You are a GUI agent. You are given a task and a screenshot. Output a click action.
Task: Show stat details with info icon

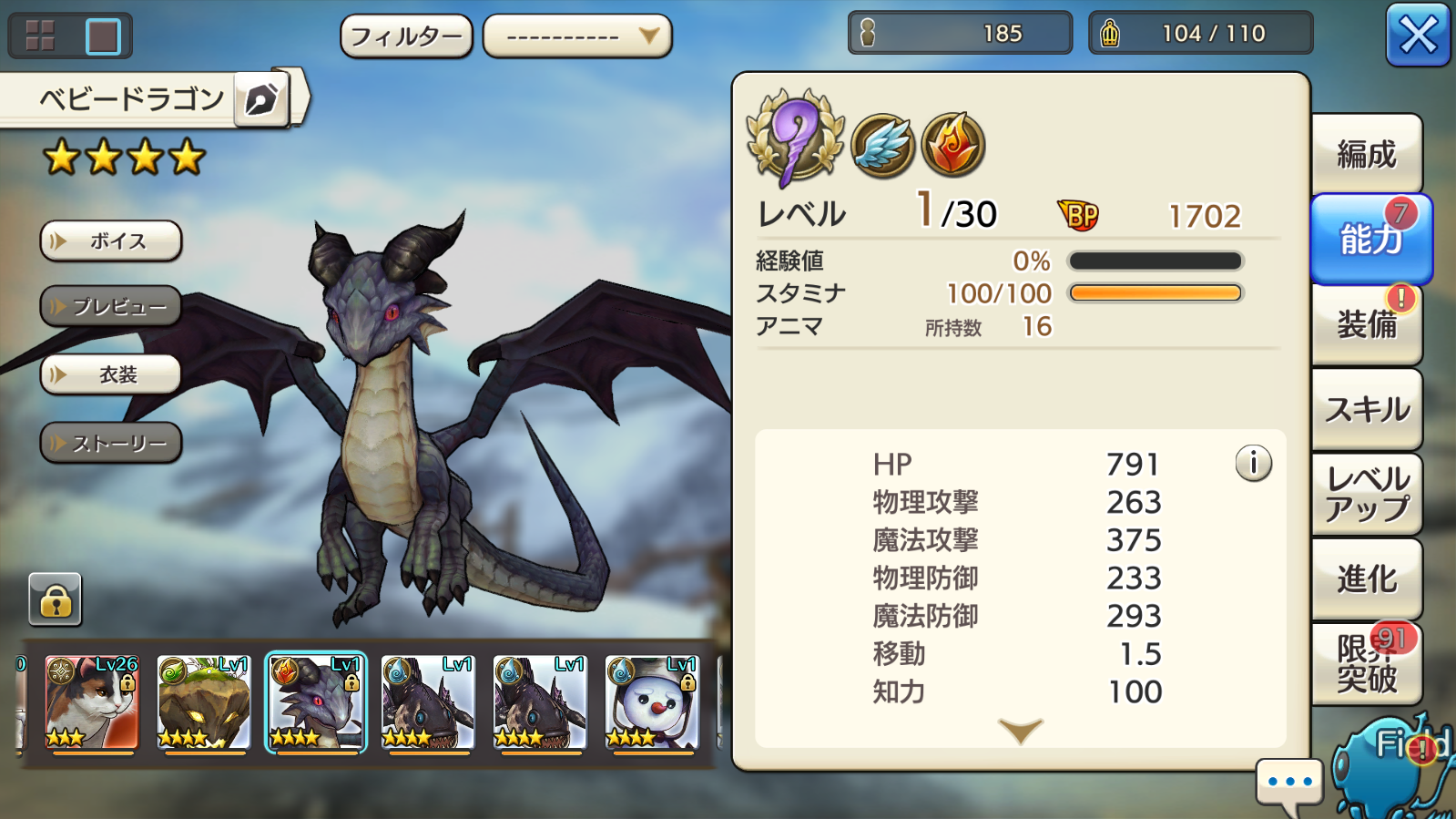1253,464
